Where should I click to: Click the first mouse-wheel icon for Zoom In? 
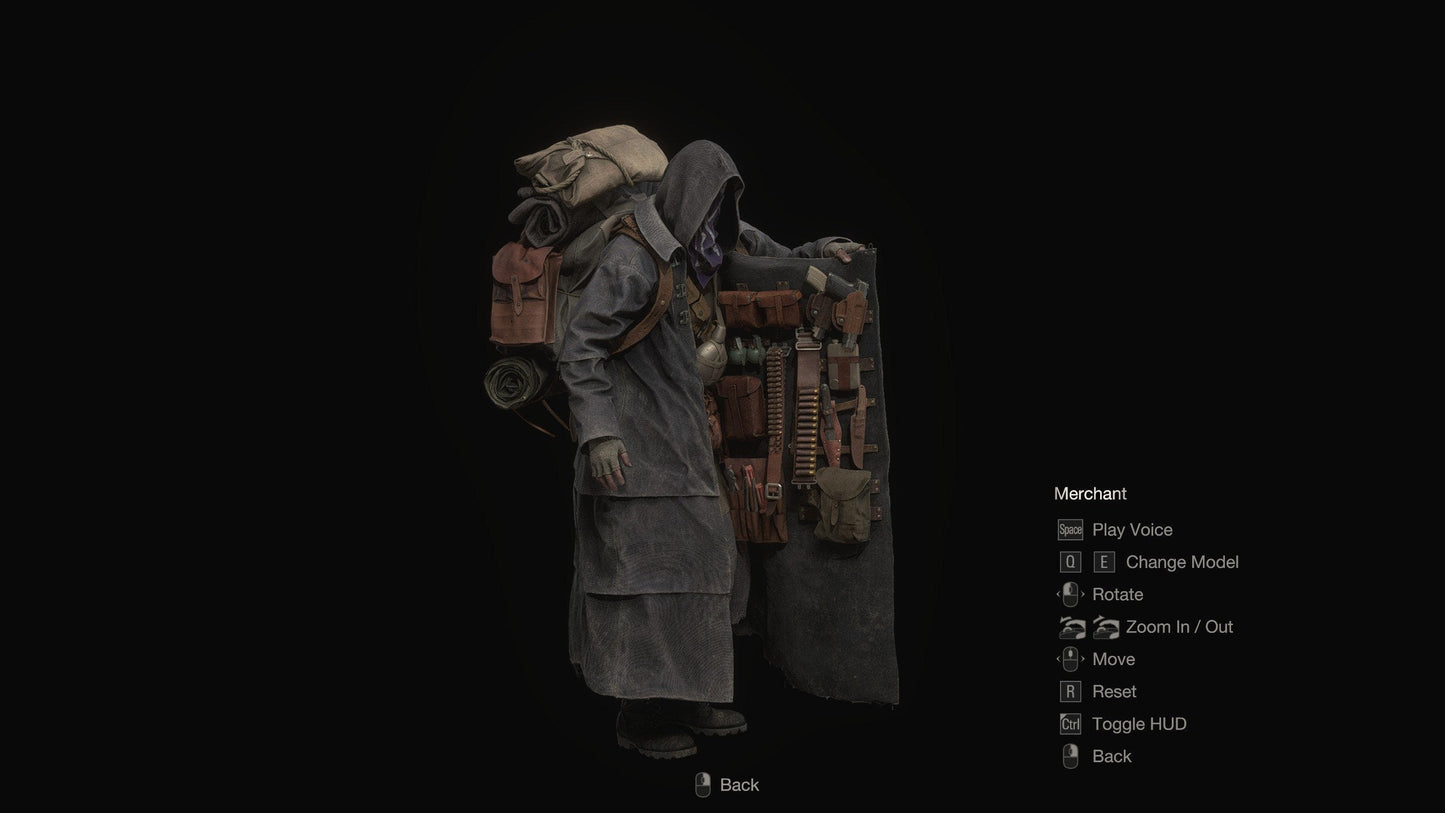(1070, 625)
